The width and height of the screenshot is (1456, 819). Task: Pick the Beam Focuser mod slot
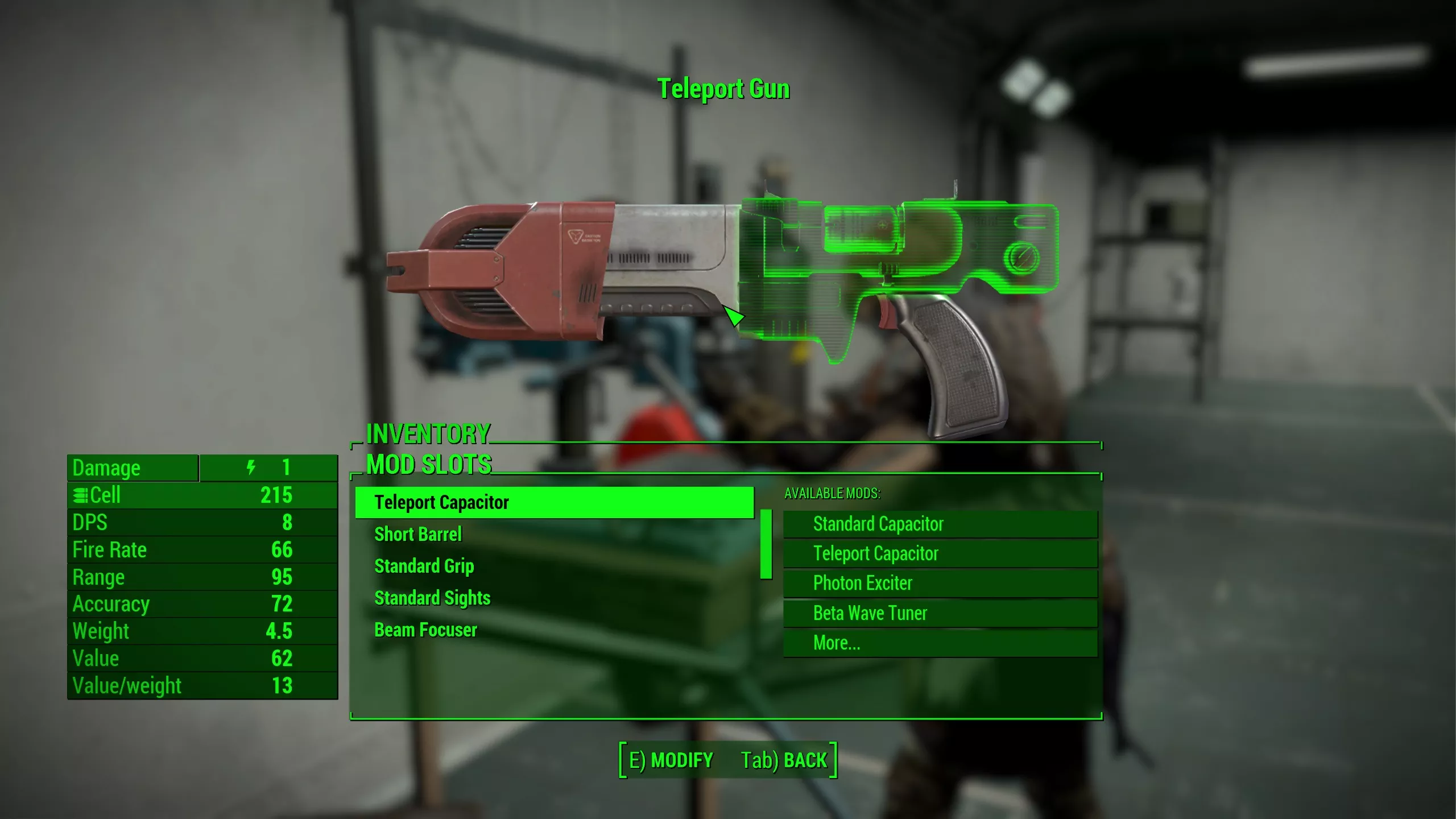pos(425,630)
